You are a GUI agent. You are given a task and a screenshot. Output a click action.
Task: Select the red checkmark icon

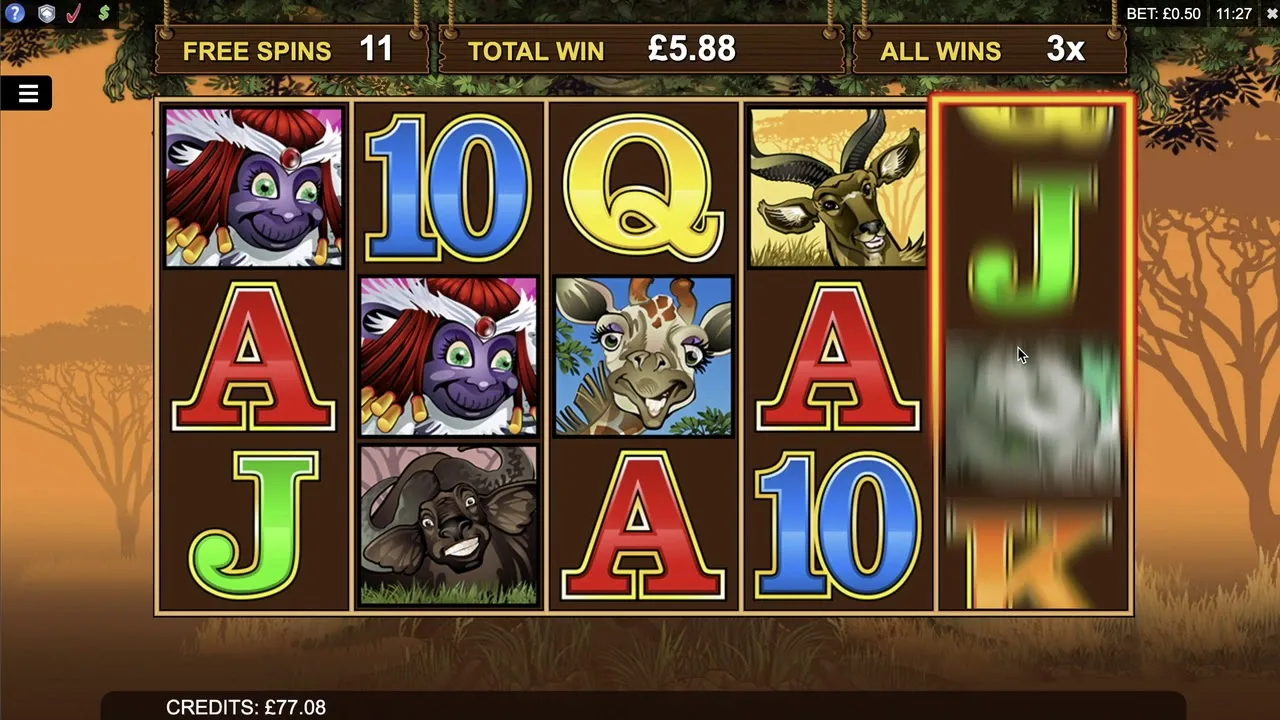[x=74, y=14]
